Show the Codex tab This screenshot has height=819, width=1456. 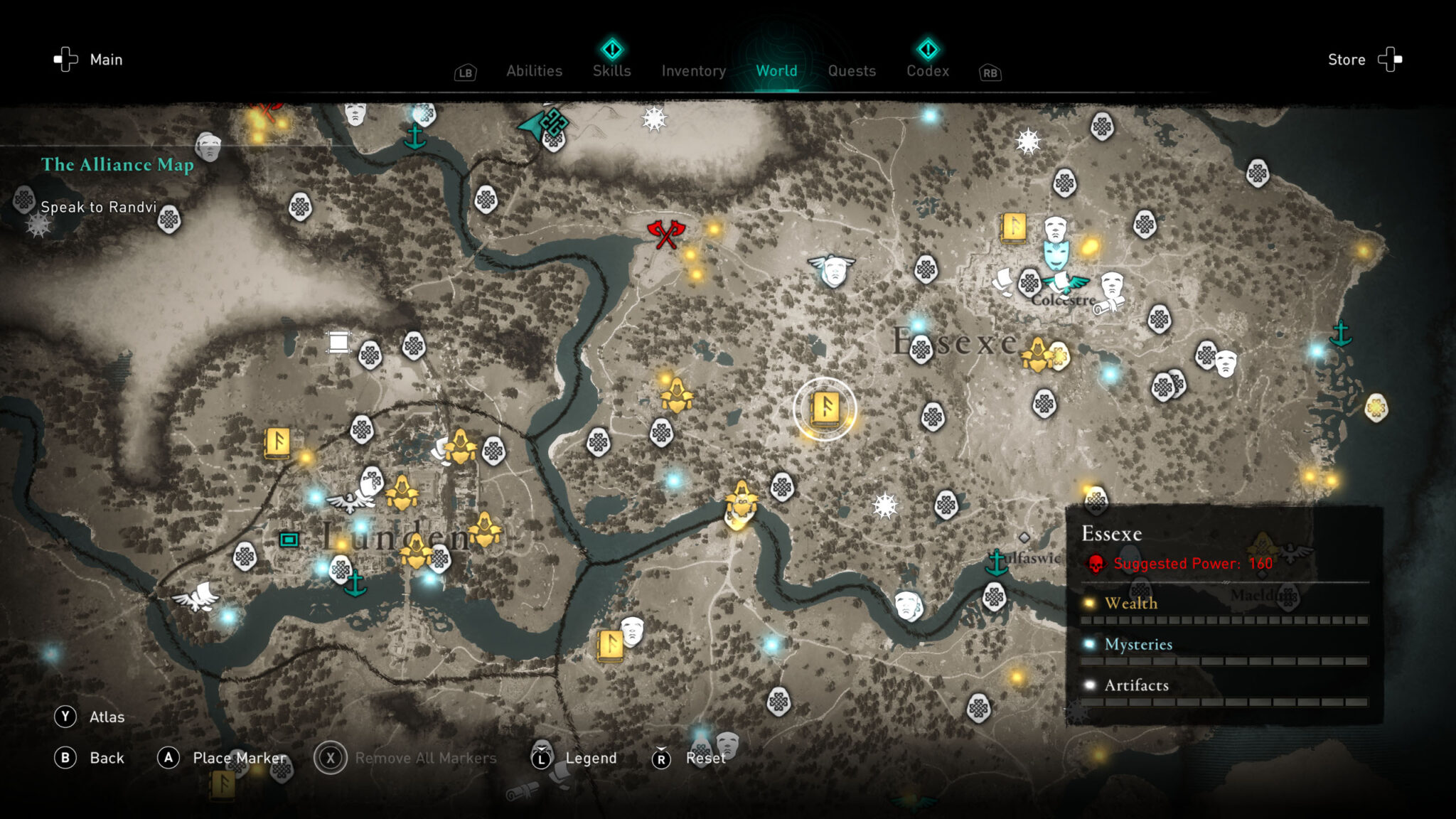[927, 70]
